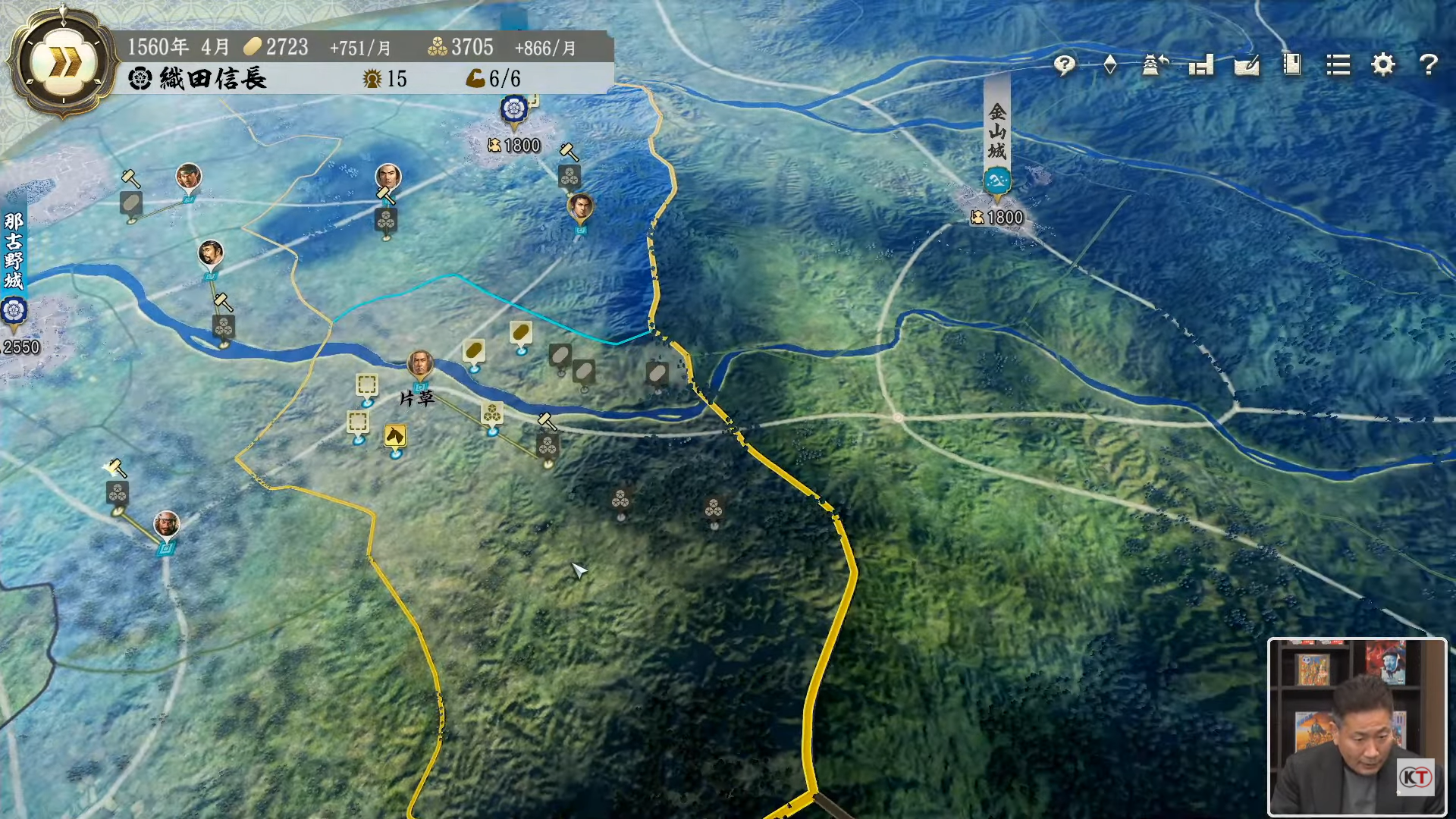Screen dimensions: 1456x819
Task: Select the 那古野城 castle label
Action: 14,251
